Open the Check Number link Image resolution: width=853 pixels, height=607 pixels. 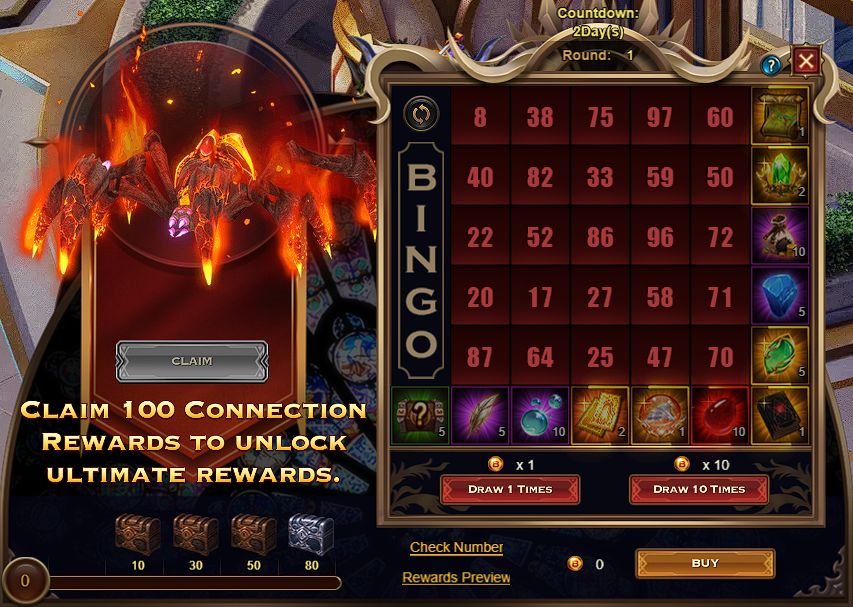[x=456, y=547]
